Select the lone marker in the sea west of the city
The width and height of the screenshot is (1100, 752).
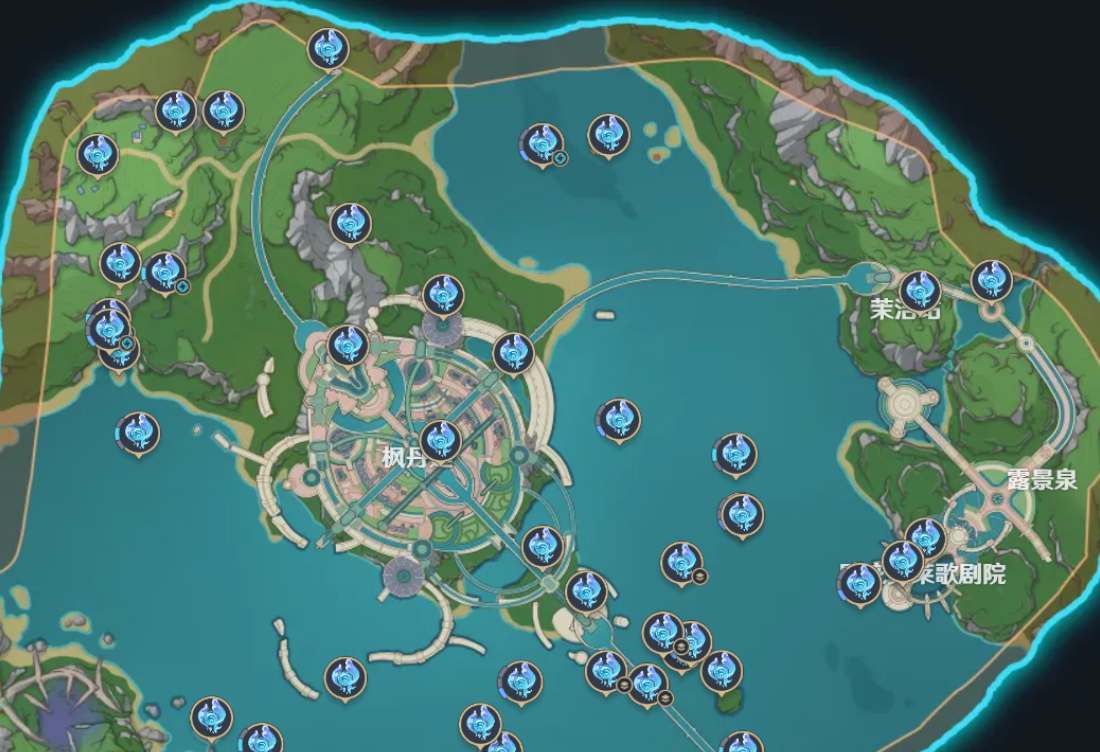[x=138, y=433]
